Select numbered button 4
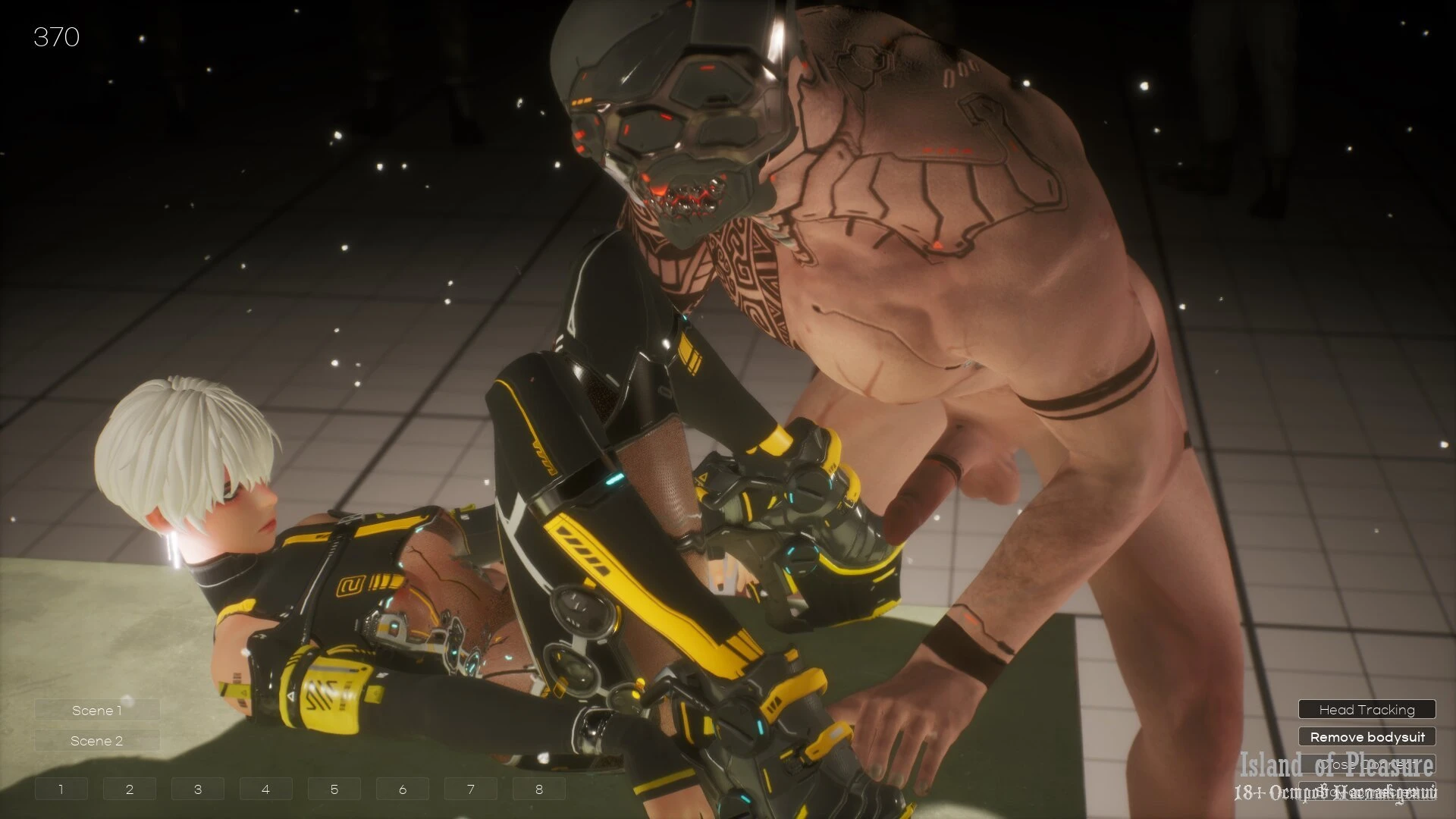The width and height of the screenshot is (1456, 819). pos(266,789)
